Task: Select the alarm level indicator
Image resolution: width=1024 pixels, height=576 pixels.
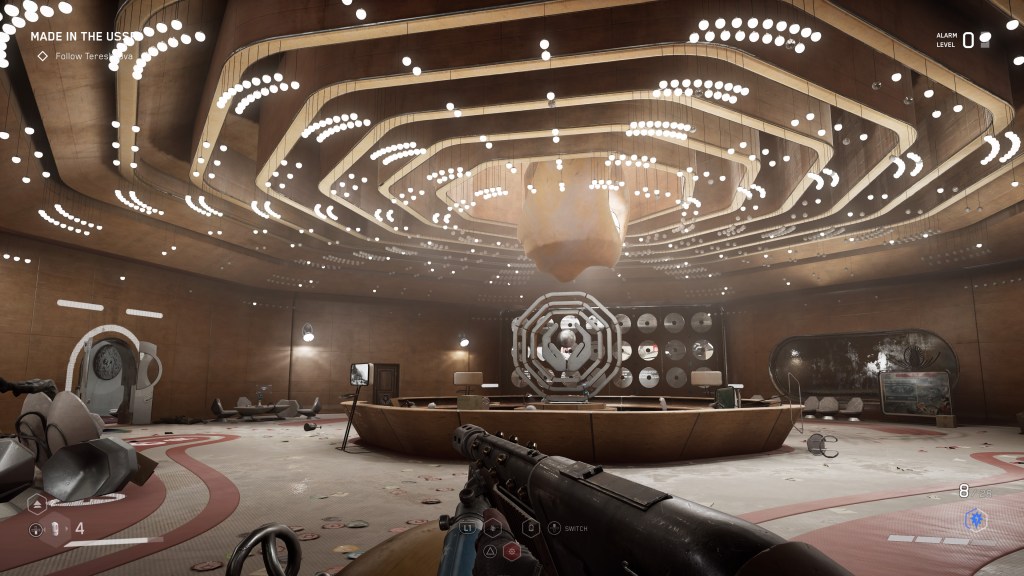Action: pyautogui.click(x=966, y=40)
